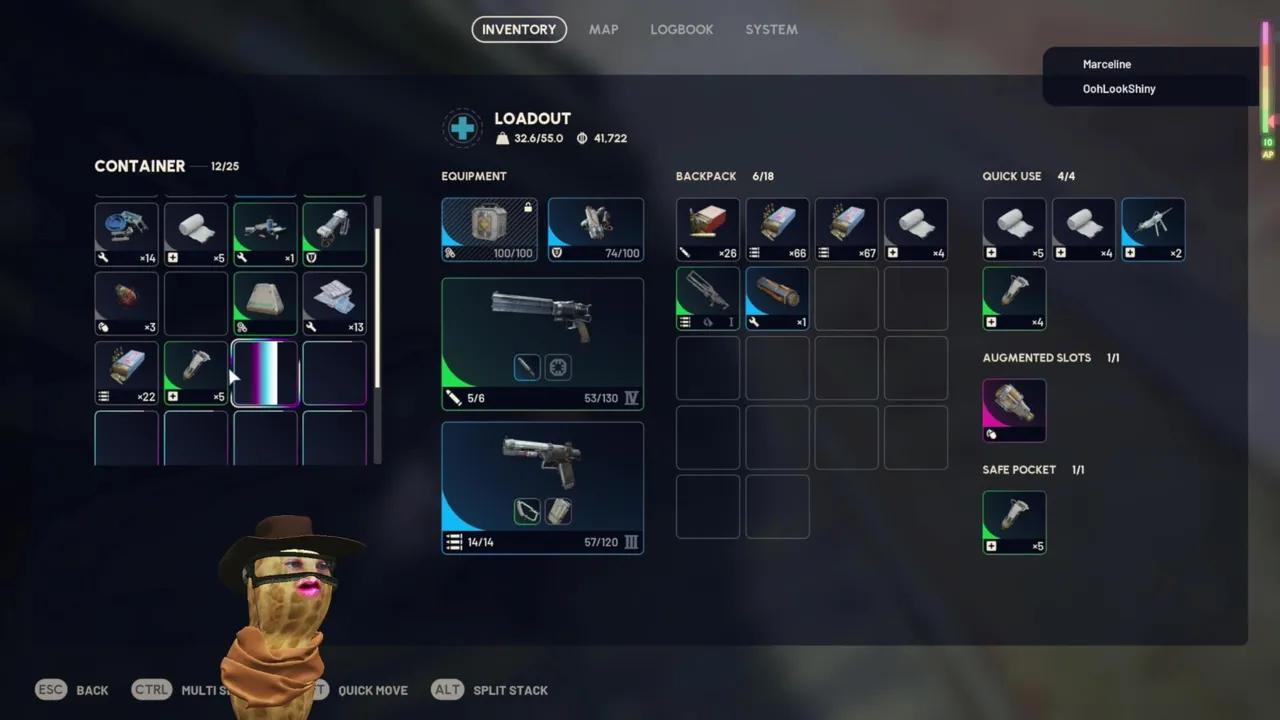Switch to the Map tab
This screenshot has width=1280, height=720.
click(603, 30)
